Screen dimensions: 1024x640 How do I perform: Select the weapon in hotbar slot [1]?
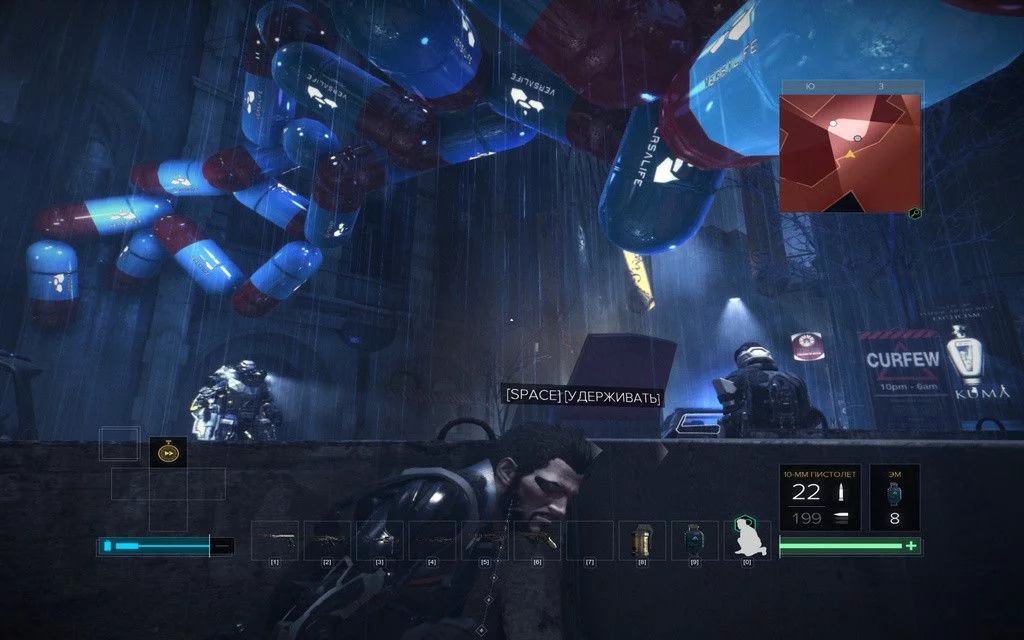tap(274, 540)
